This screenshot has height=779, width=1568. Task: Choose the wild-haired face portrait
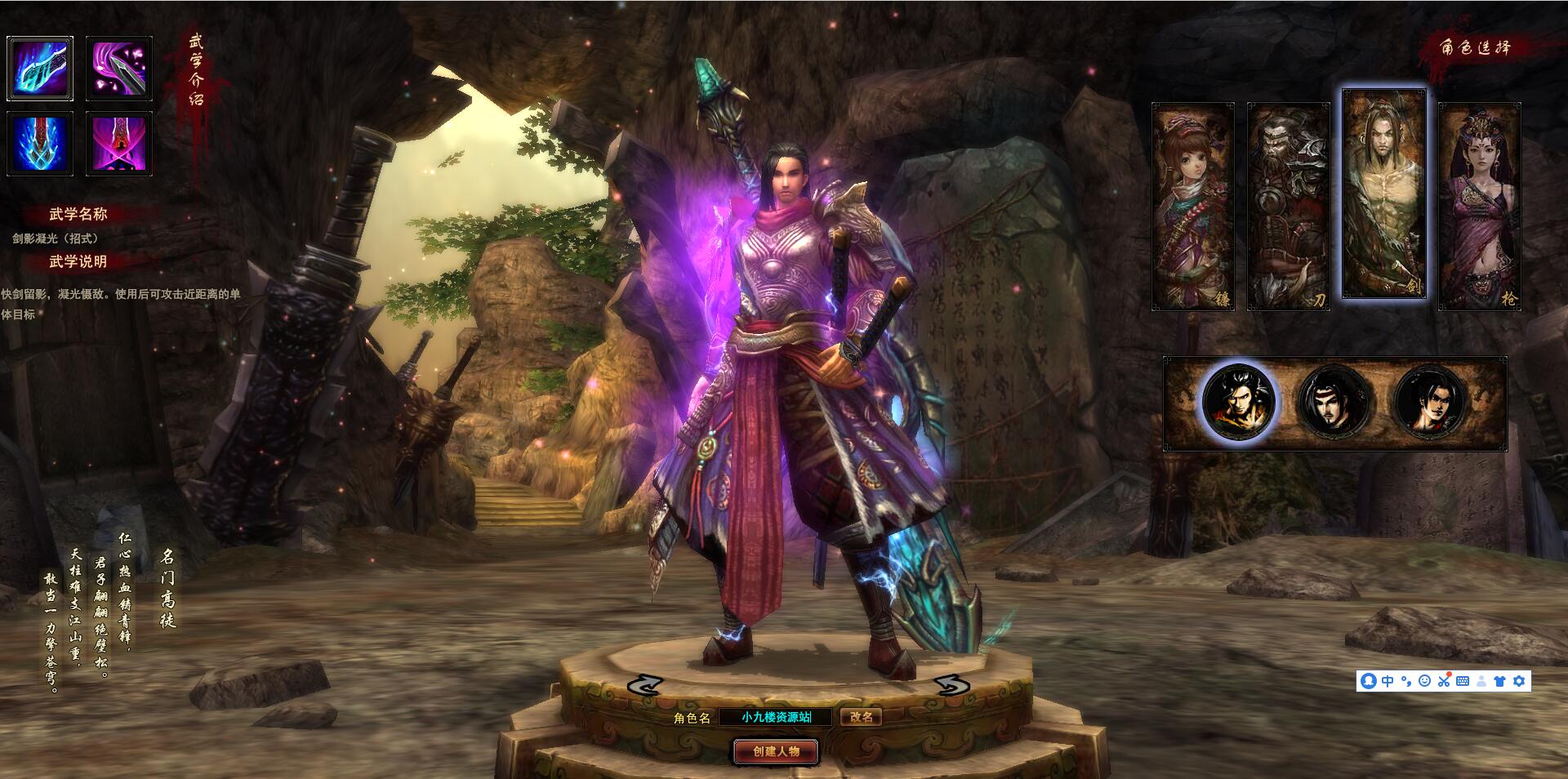[x=1238, y=402]
